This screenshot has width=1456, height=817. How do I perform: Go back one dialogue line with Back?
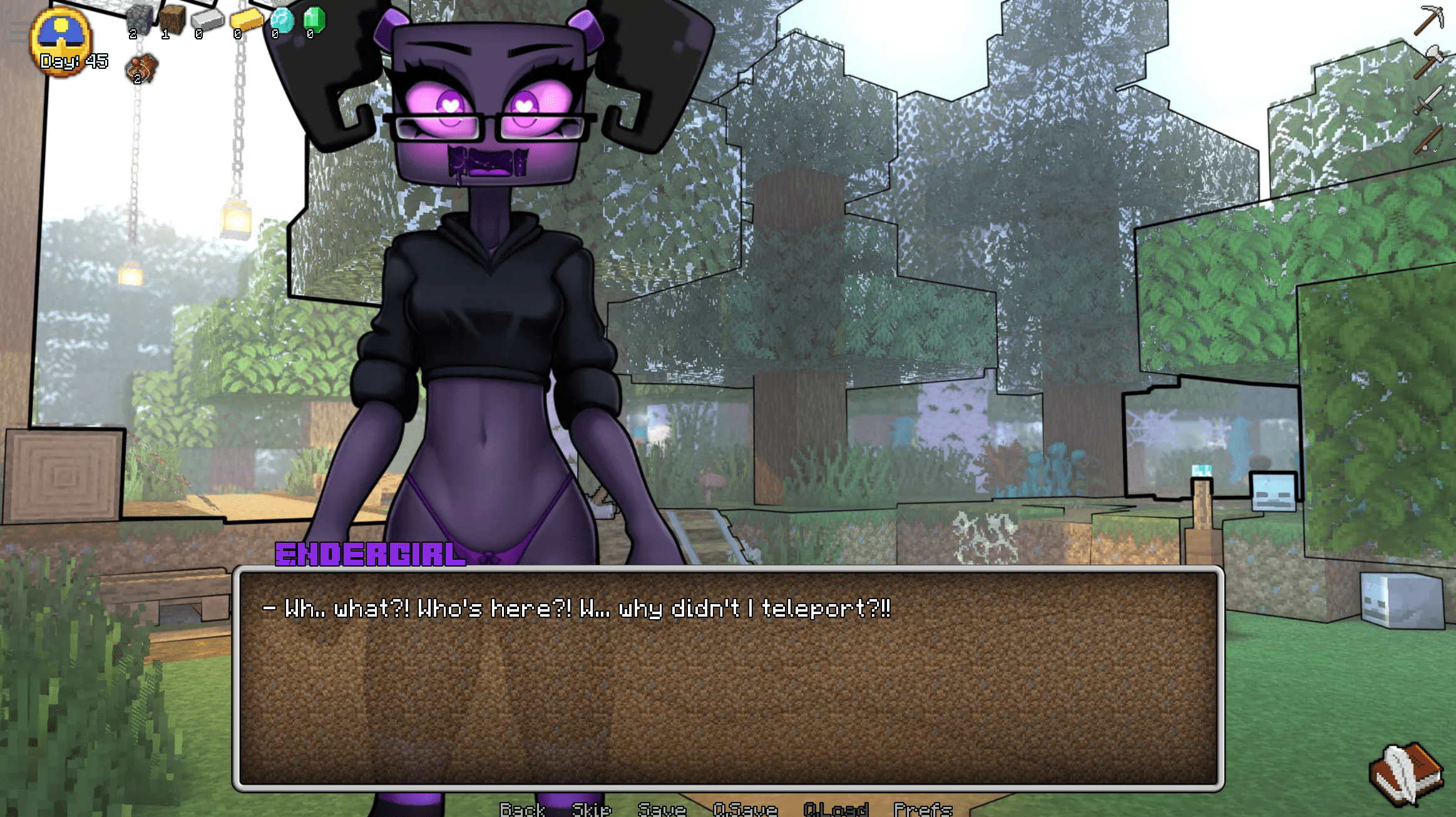[x=522, y=809]
